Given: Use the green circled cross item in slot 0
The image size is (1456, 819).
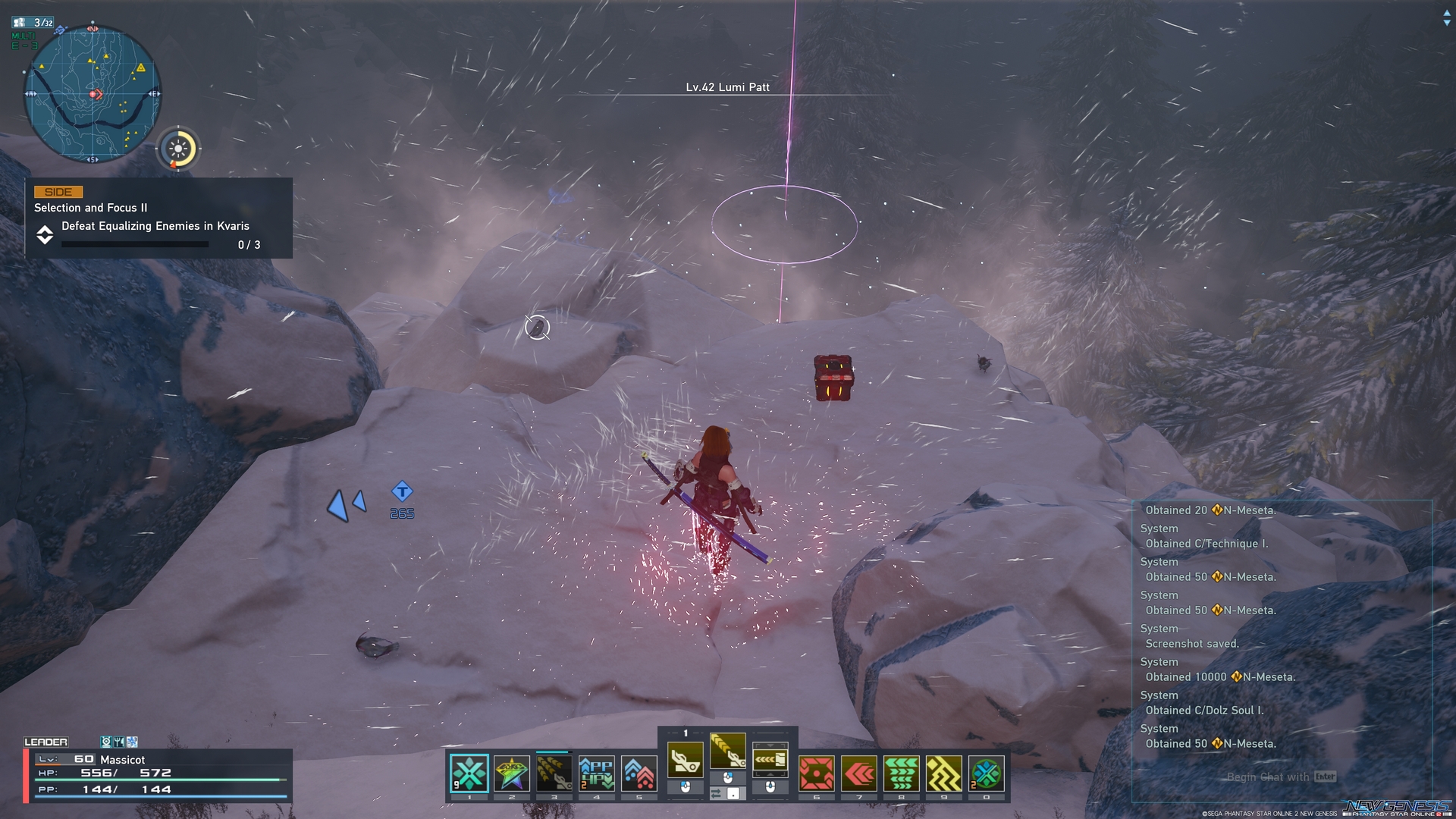Looking at the screenshot, I should (987, 773).
